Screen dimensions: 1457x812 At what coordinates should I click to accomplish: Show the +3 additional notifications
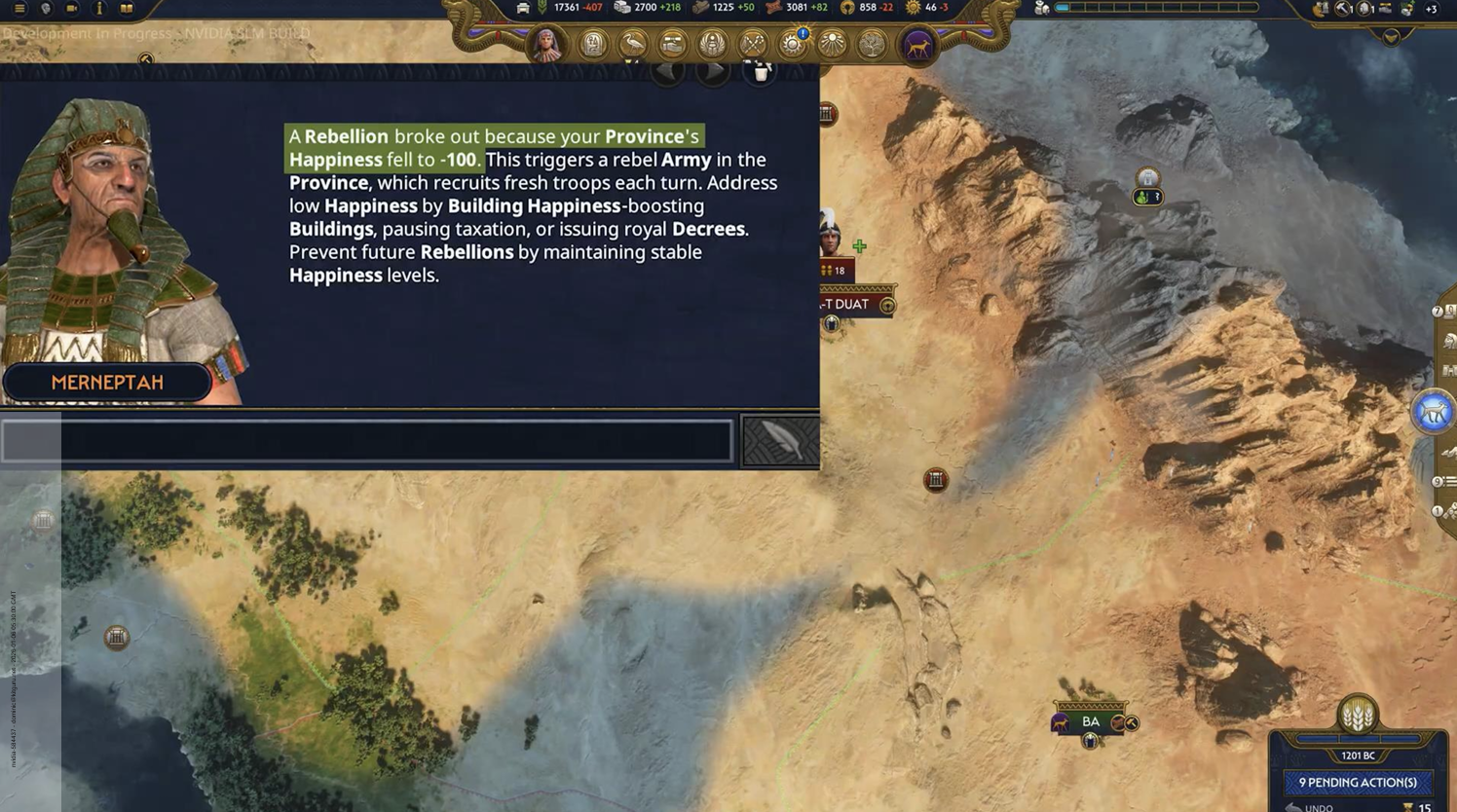click(1431, 9)
